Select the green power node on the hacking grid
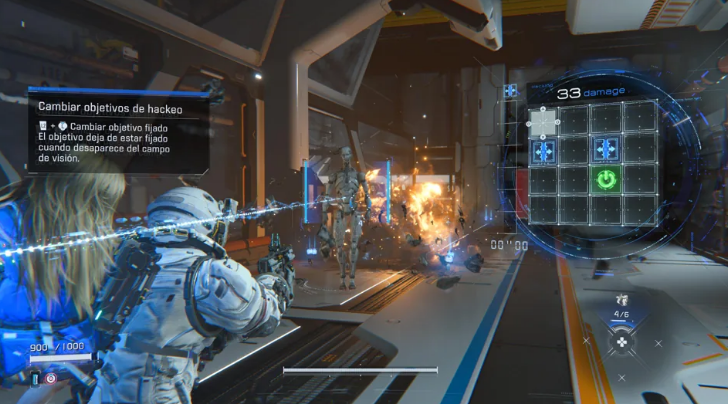This screenshot has width=728, height=404. tap(605, 180)
